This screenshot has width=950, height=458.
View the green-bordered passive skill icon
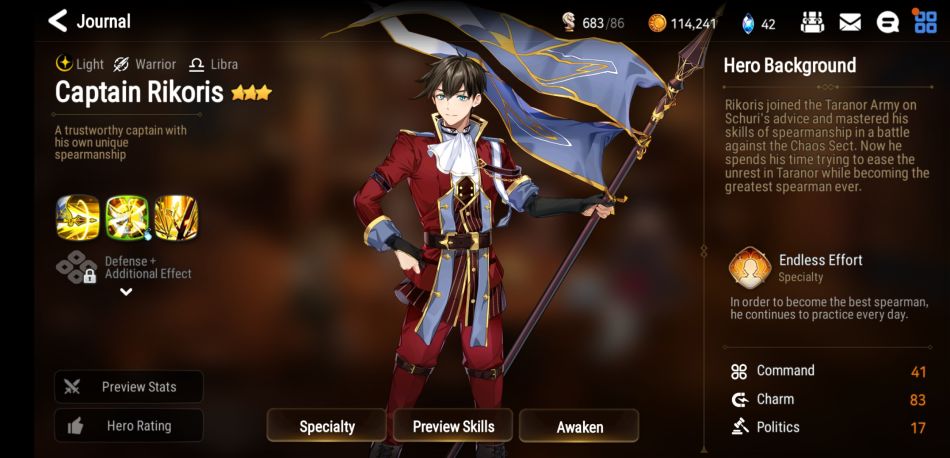(x=127, y=217)
